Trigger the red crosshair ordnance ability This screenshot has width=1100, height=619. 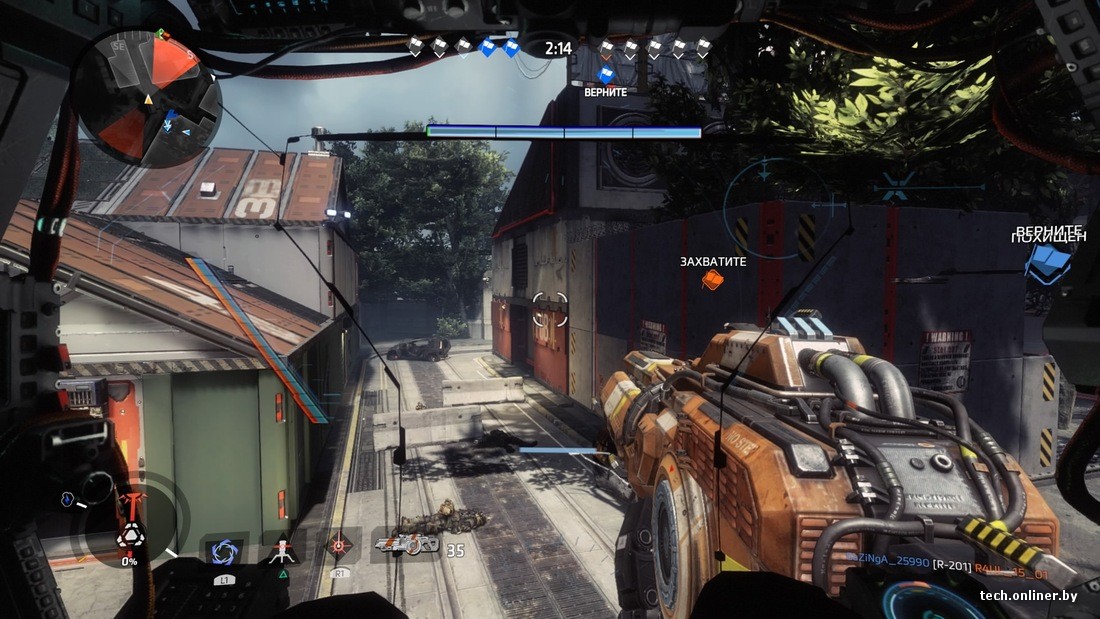click(340, 546)
